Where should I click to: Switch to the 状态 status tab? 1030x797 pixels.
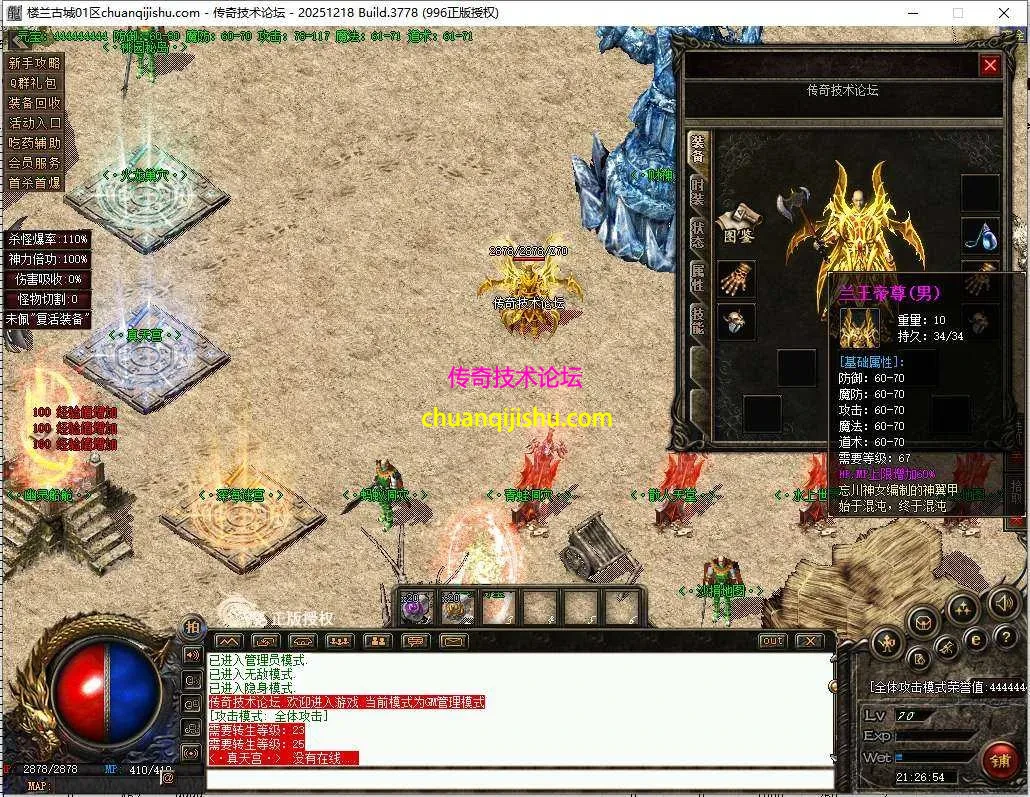coord(697,235)
